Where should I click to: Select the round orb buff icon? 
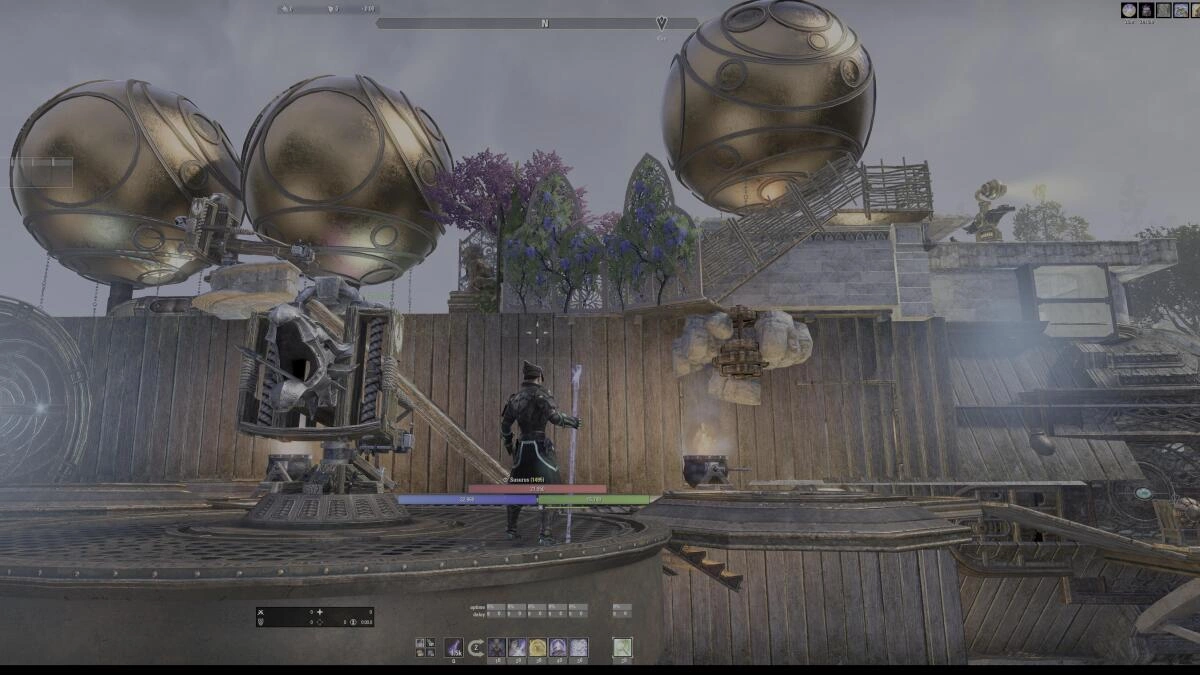point(1129,10)
